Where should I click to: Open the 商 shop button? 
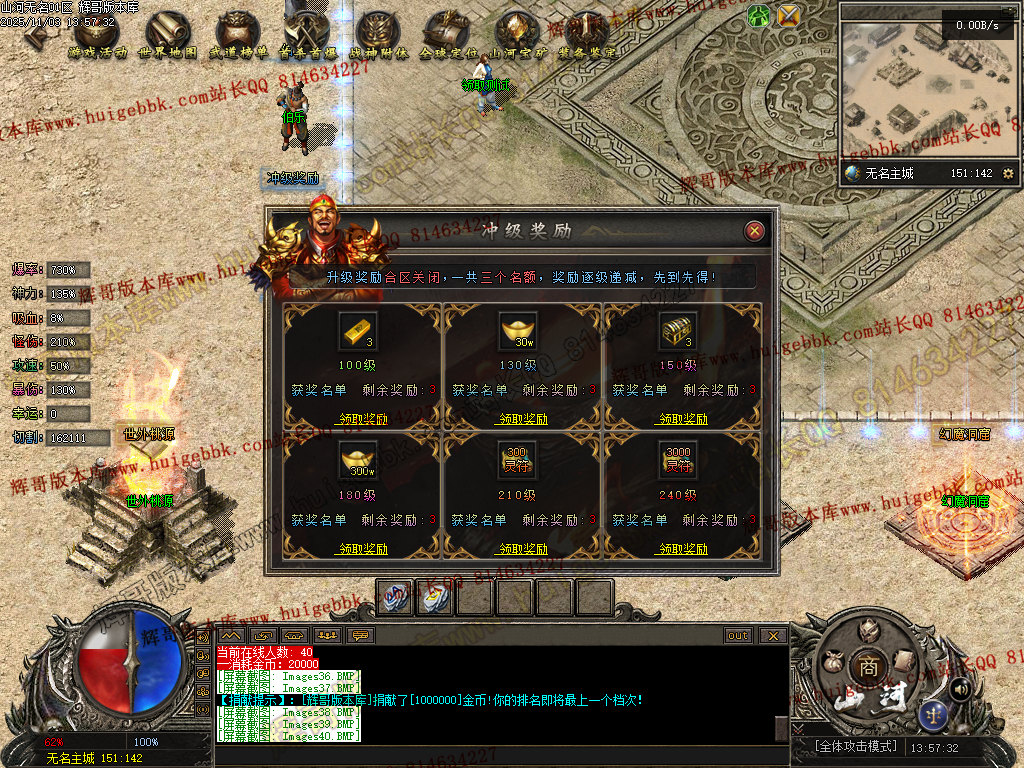863,667
